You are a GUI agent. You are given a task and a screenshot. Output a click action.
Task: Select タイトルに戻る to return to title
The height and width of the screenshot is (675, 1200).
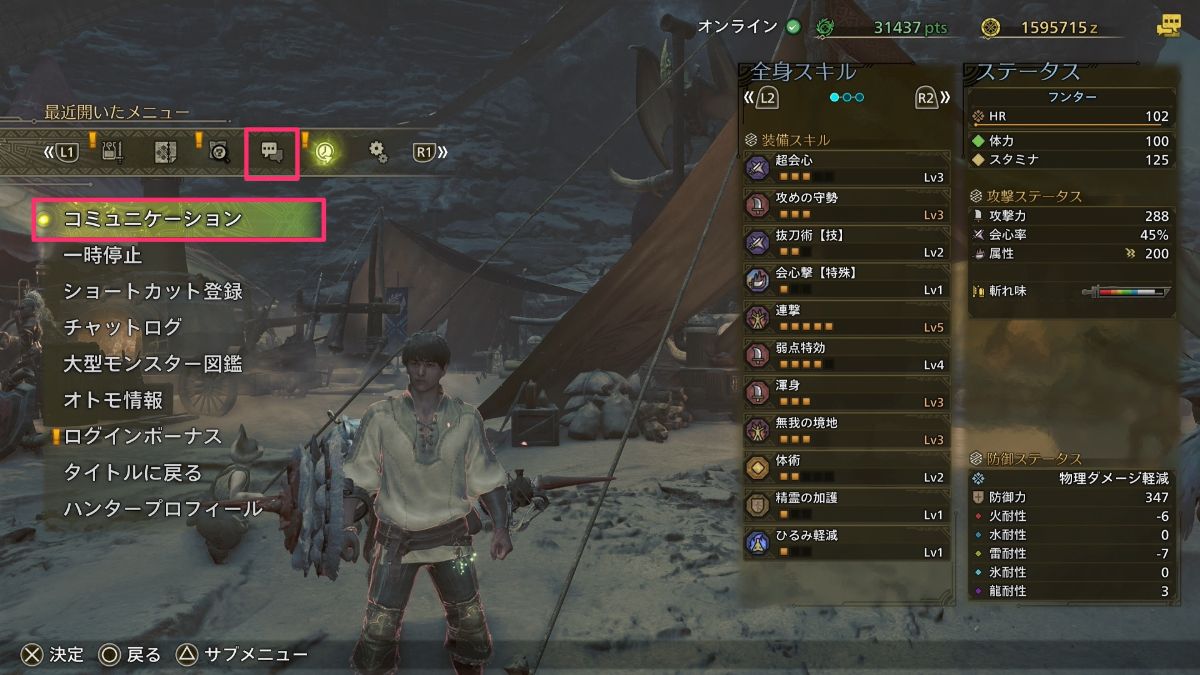pos(133,473)
